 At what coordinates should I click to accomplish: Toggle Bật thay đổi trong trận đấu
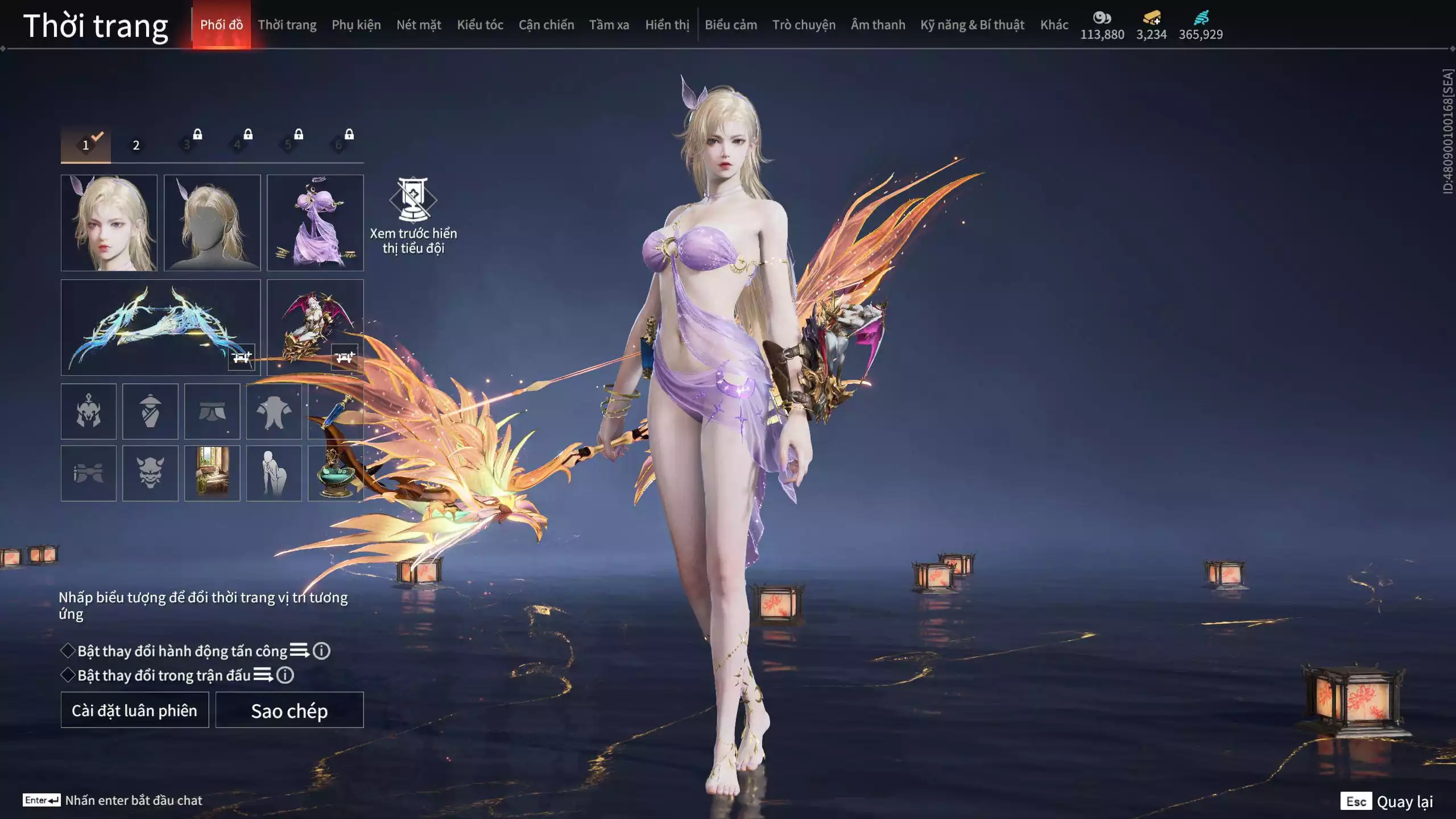[x=68, y=675]
